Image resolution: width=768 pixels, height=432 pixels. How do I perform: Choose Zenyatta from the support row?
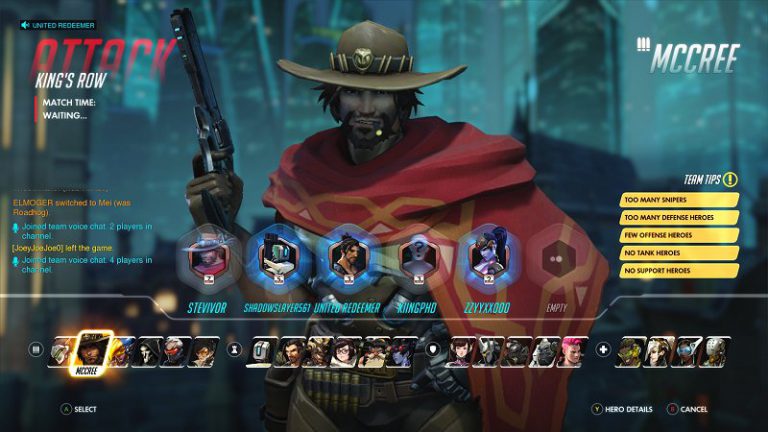pyautogui.click(x=716, y=351)
